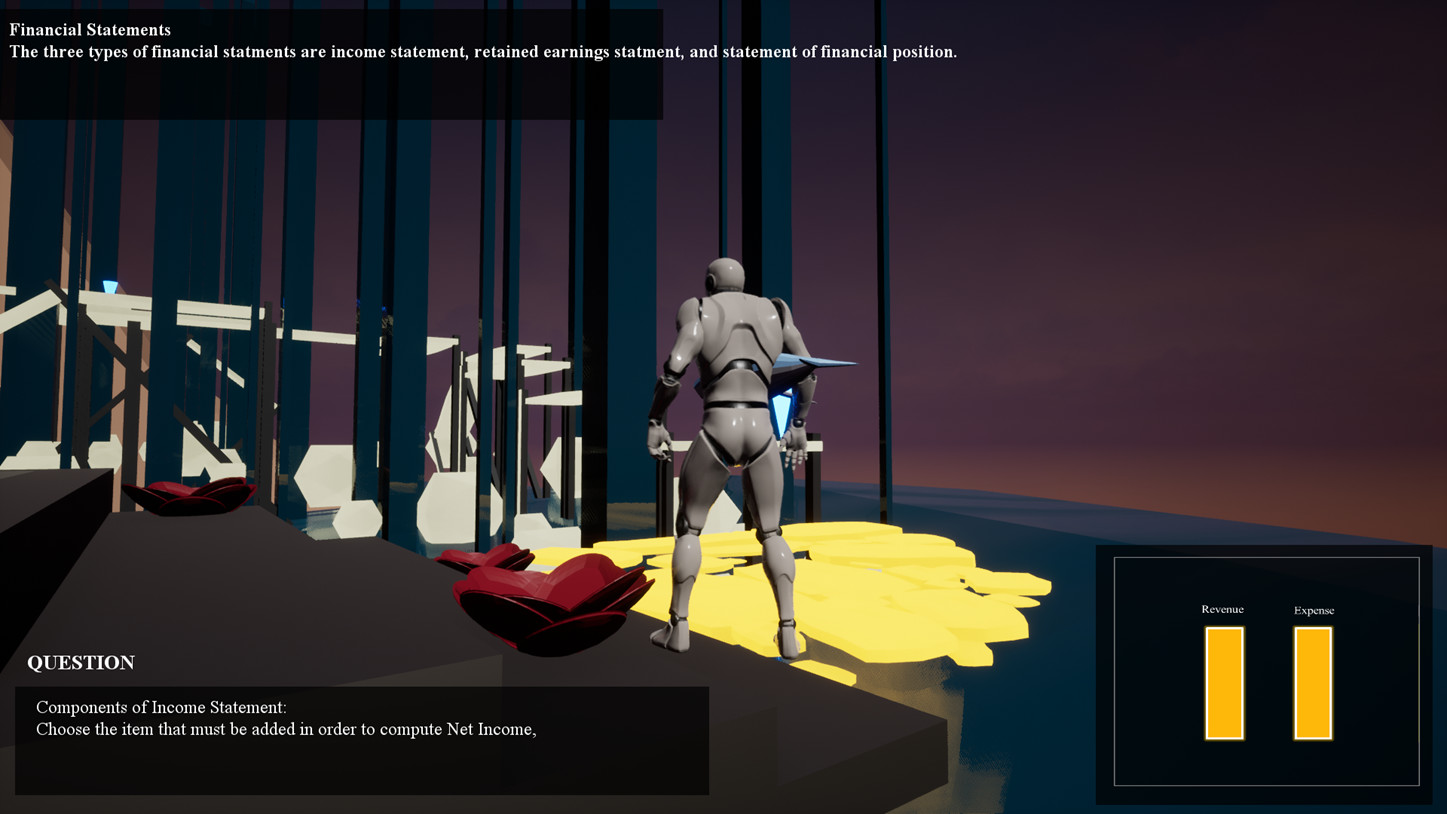Select the QUESTION header tab
This screenshot has width=1447, height=814.
pos(80,663)
